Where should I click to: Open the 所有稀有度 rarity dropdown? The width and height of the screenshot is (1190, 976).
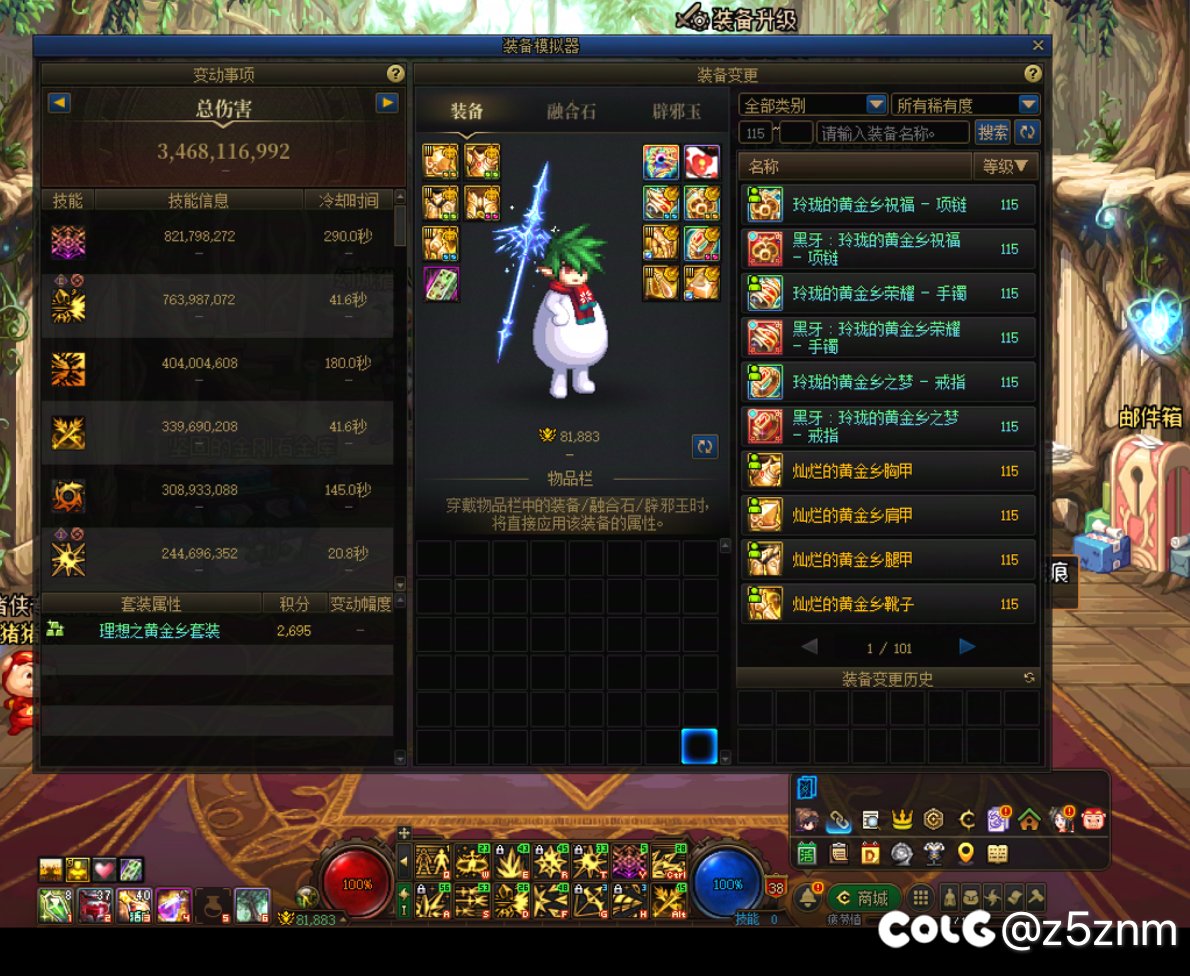(x=1029, y=104)
